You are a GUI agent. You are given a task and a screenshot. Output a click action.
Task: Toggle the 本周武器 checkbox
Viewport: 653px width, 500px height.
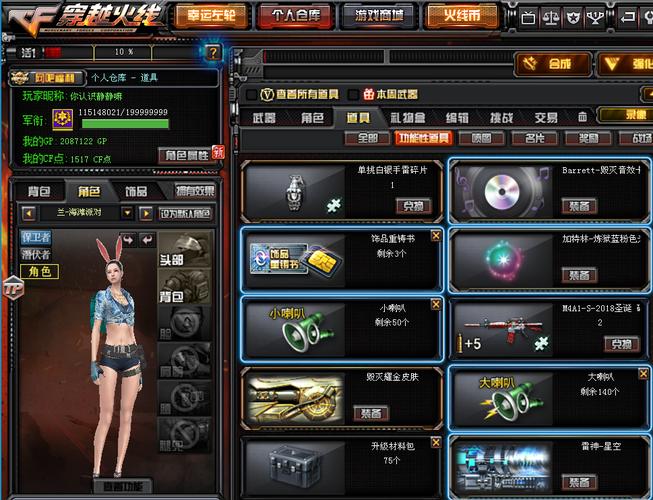[371, 94]
